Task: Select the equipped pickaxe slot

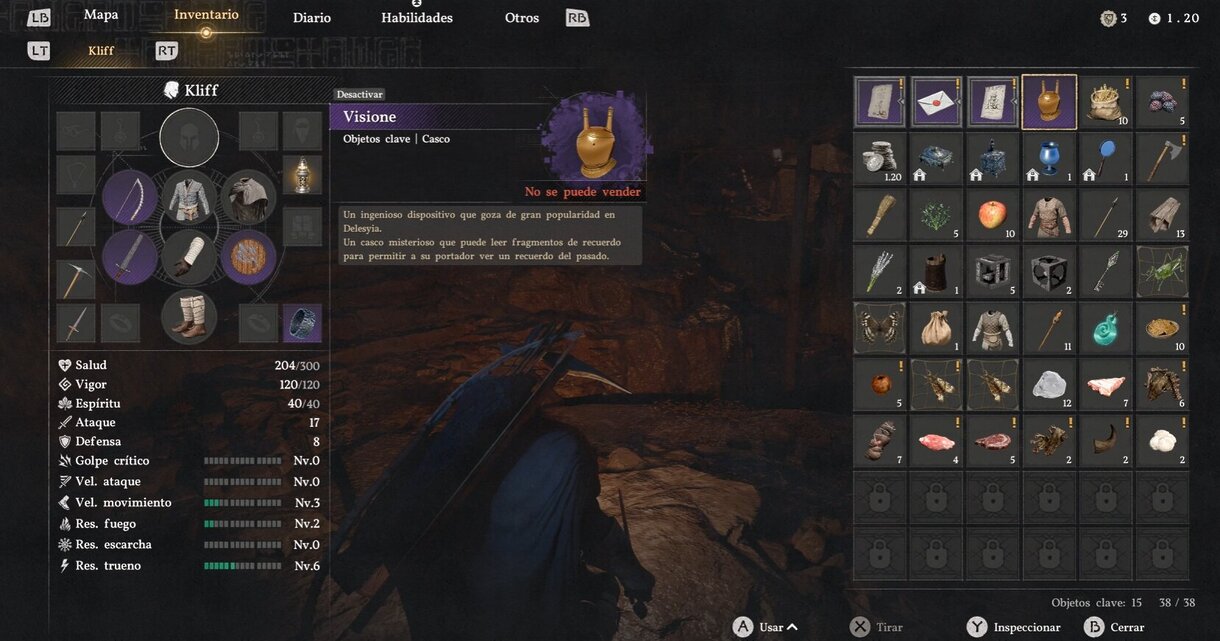Action: pos(76,279)
